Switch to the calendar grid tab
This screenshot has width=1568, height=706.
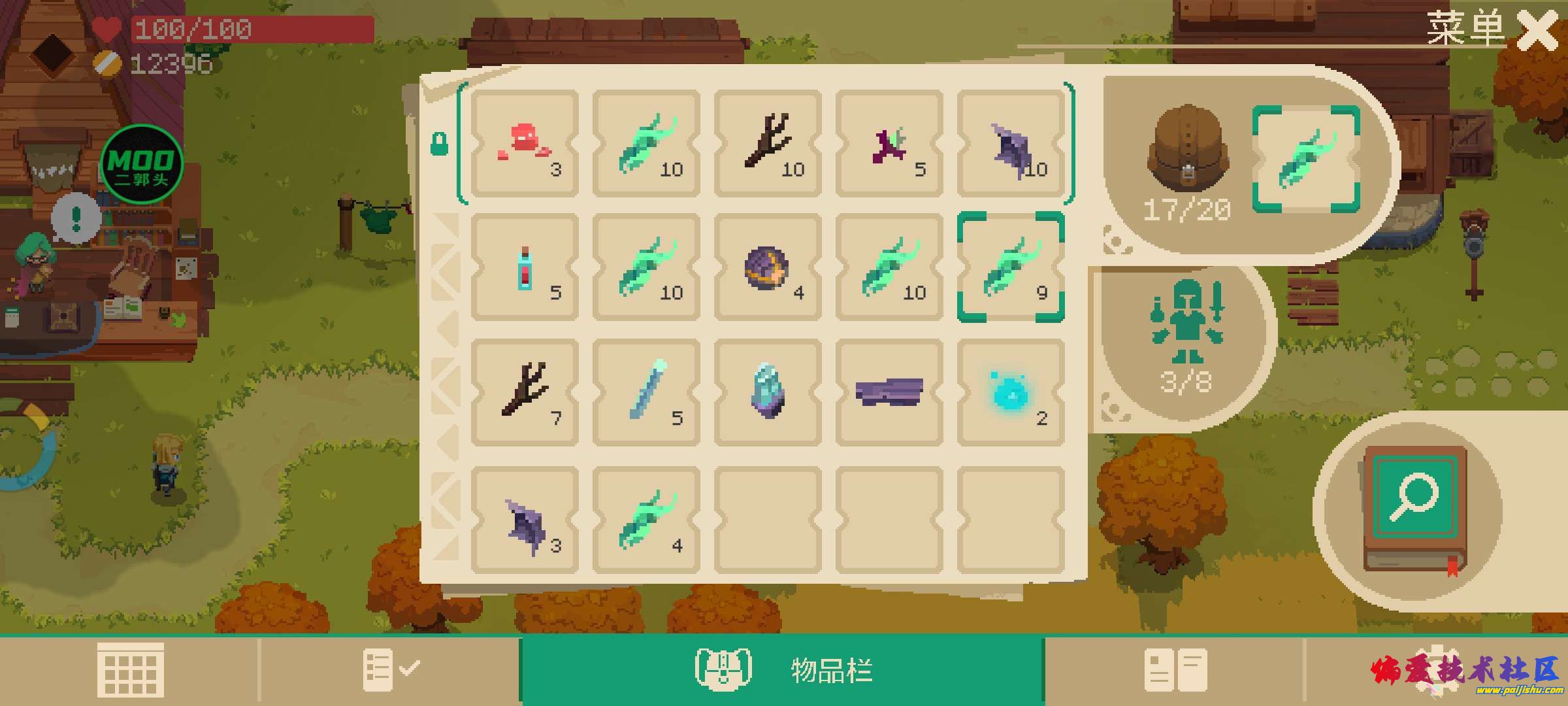[x=130, y=669]
